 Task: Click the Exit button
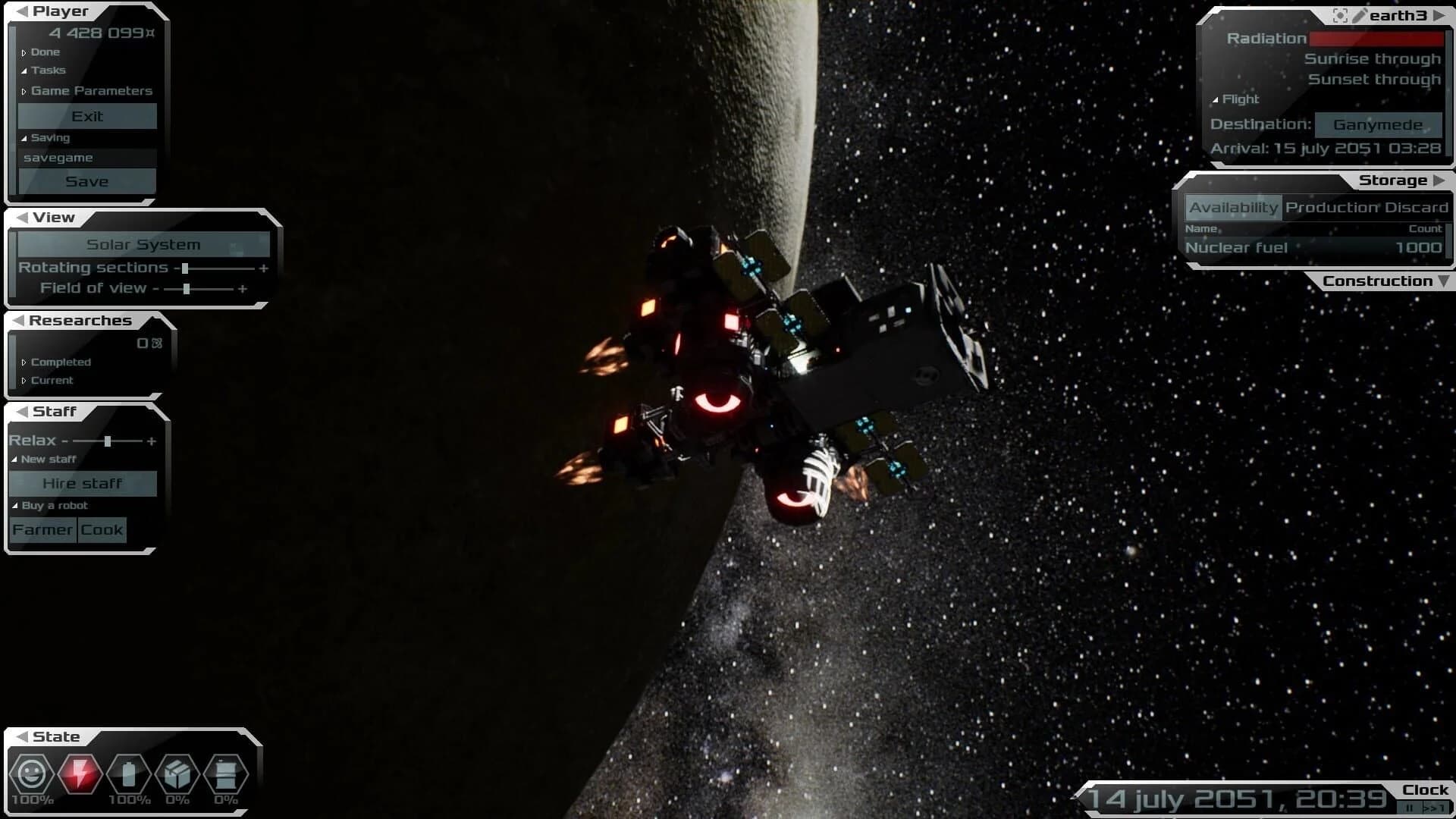click(87, 116)
